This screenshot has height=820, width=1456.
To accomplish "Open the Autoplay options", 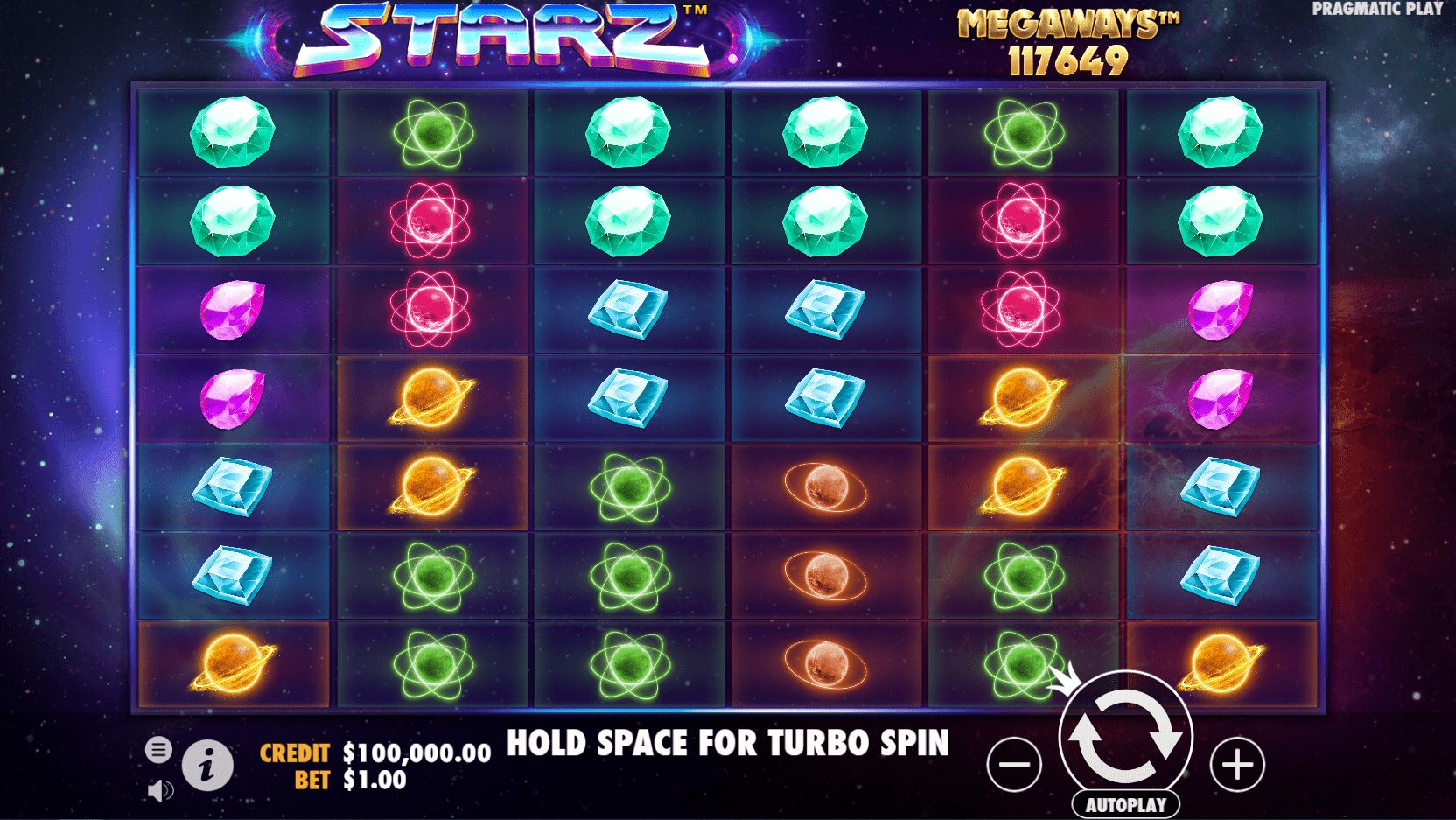I will (x=1126, y=805).
